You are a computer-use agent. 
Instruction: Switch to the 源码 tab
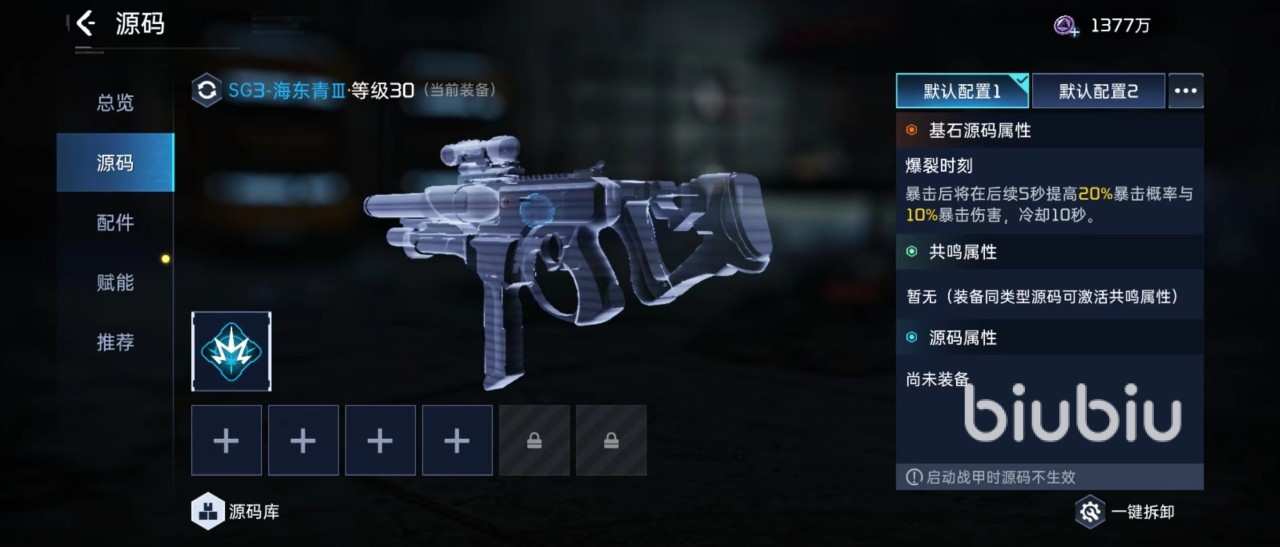pos(115,162)
